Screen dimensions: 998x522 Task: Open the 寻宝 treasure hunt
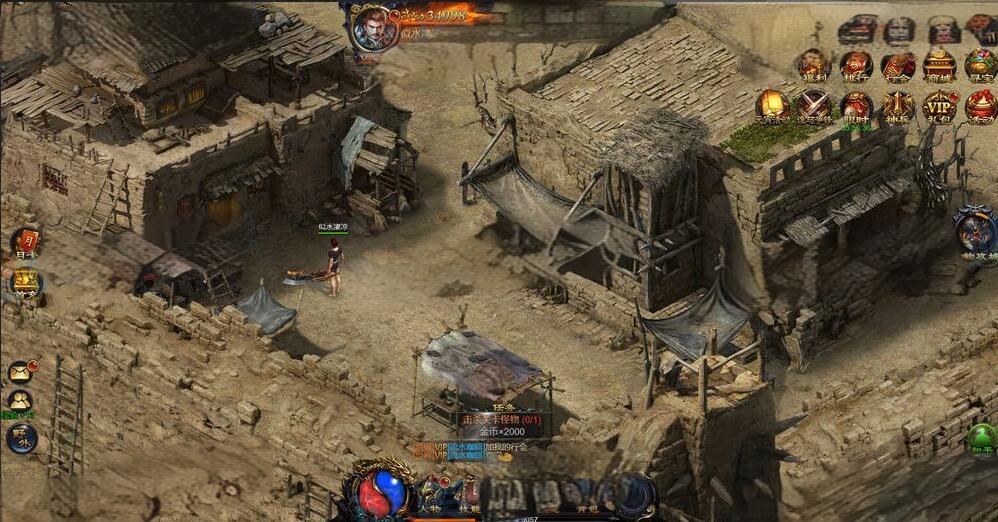(980, 65)
